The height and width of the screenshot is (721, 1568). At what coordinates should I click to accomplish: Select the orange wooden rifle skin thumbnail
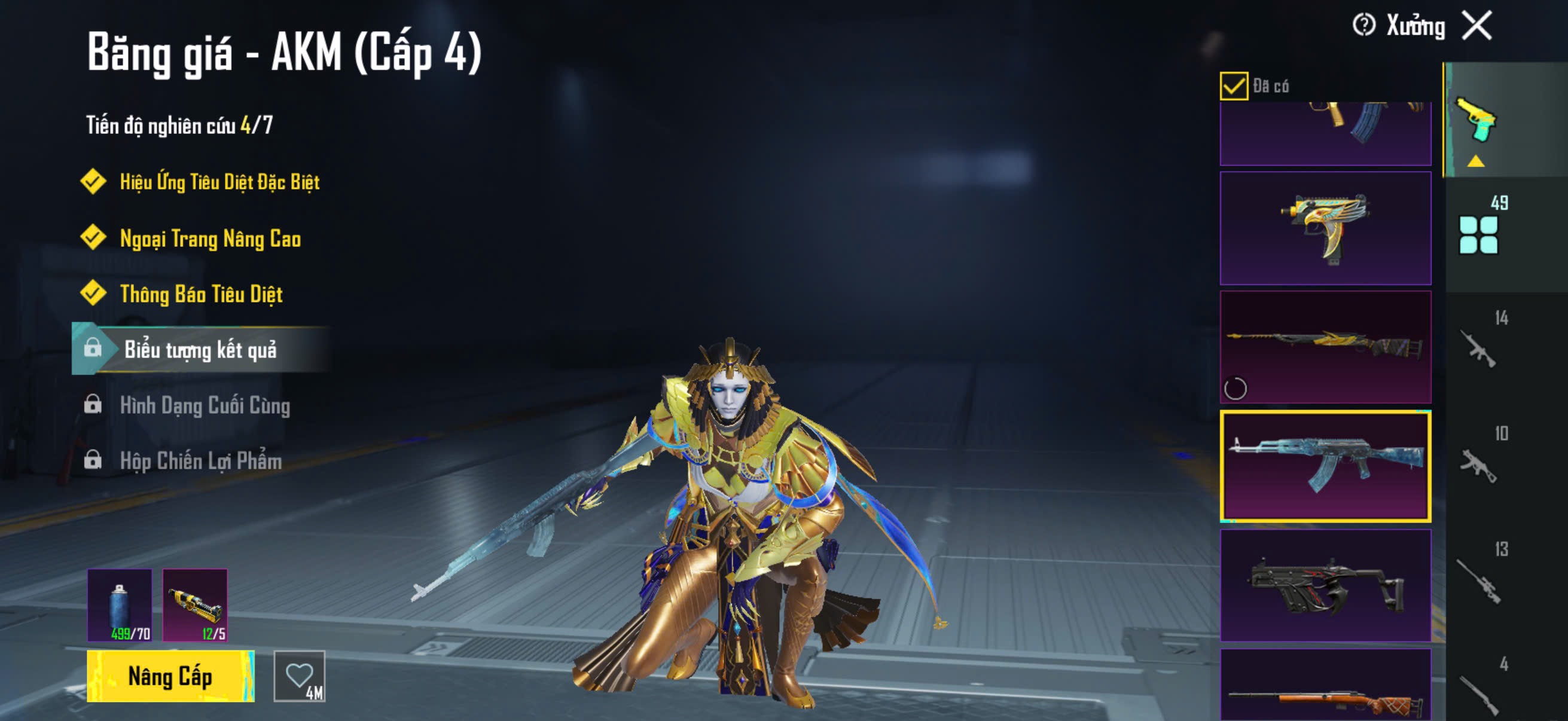(x=1325, y=686)
